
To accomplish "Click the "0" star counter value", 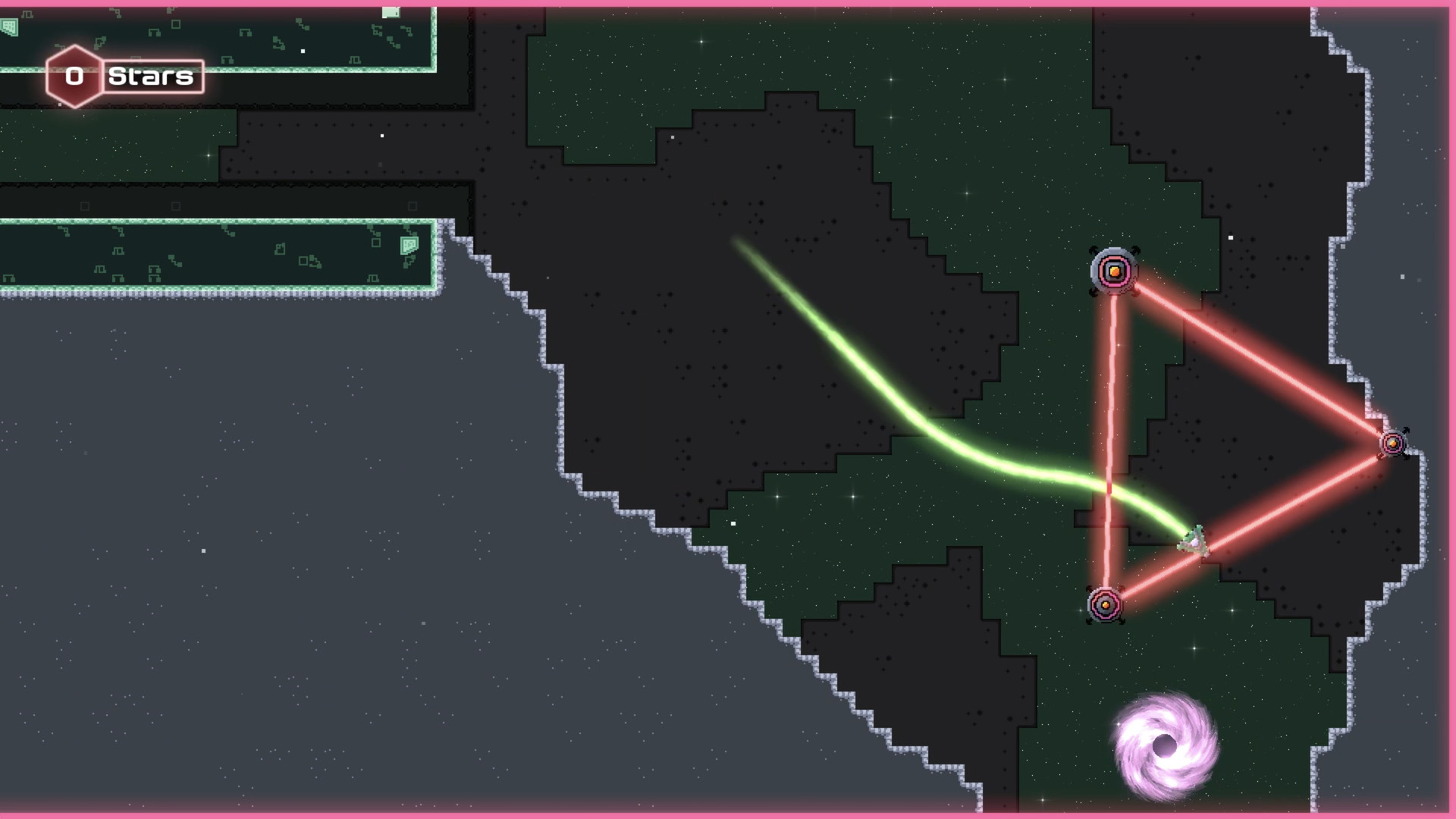I will (x=74, y=76).
